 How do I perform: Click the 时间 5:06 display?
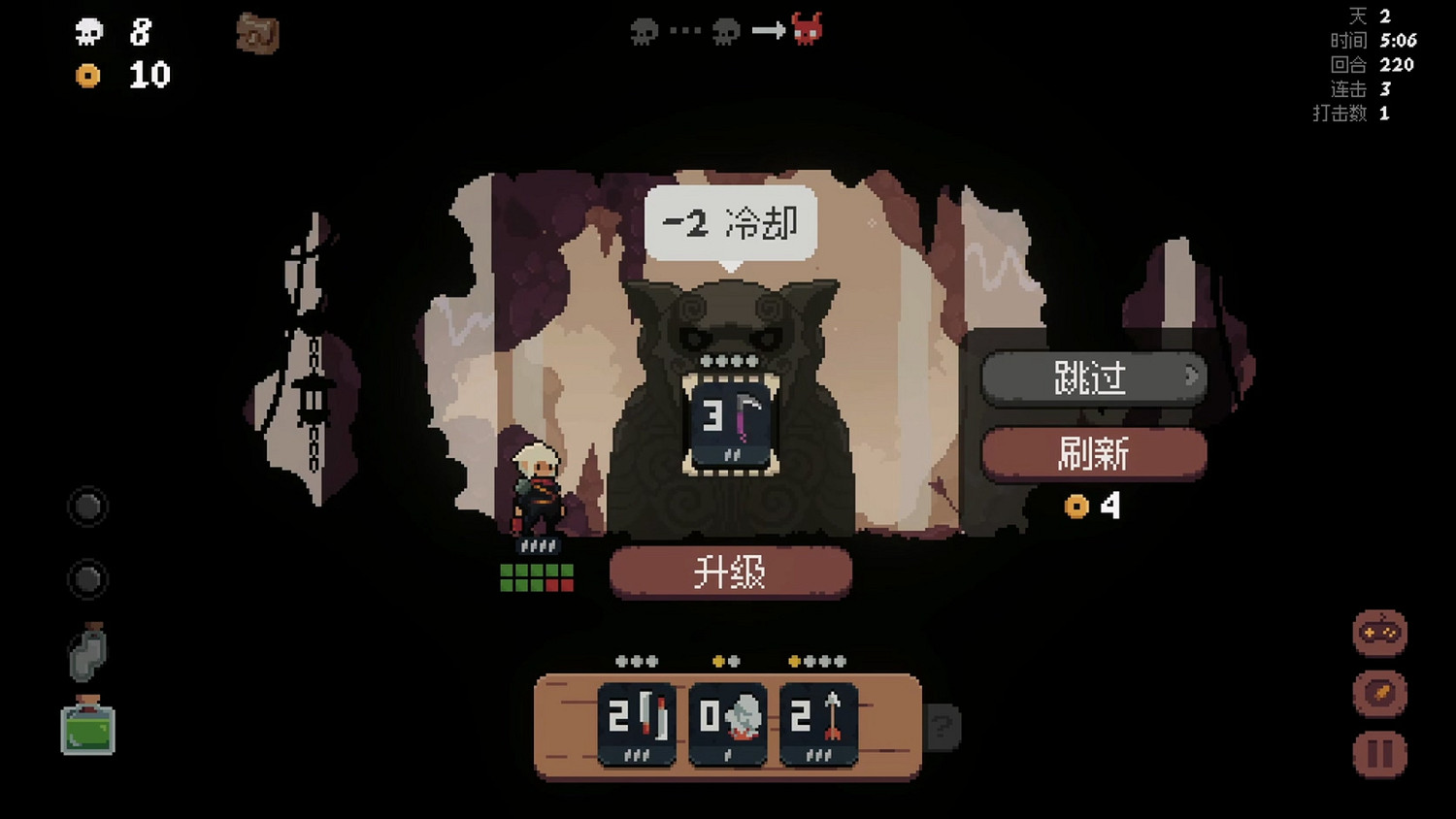pos(1372,41)
